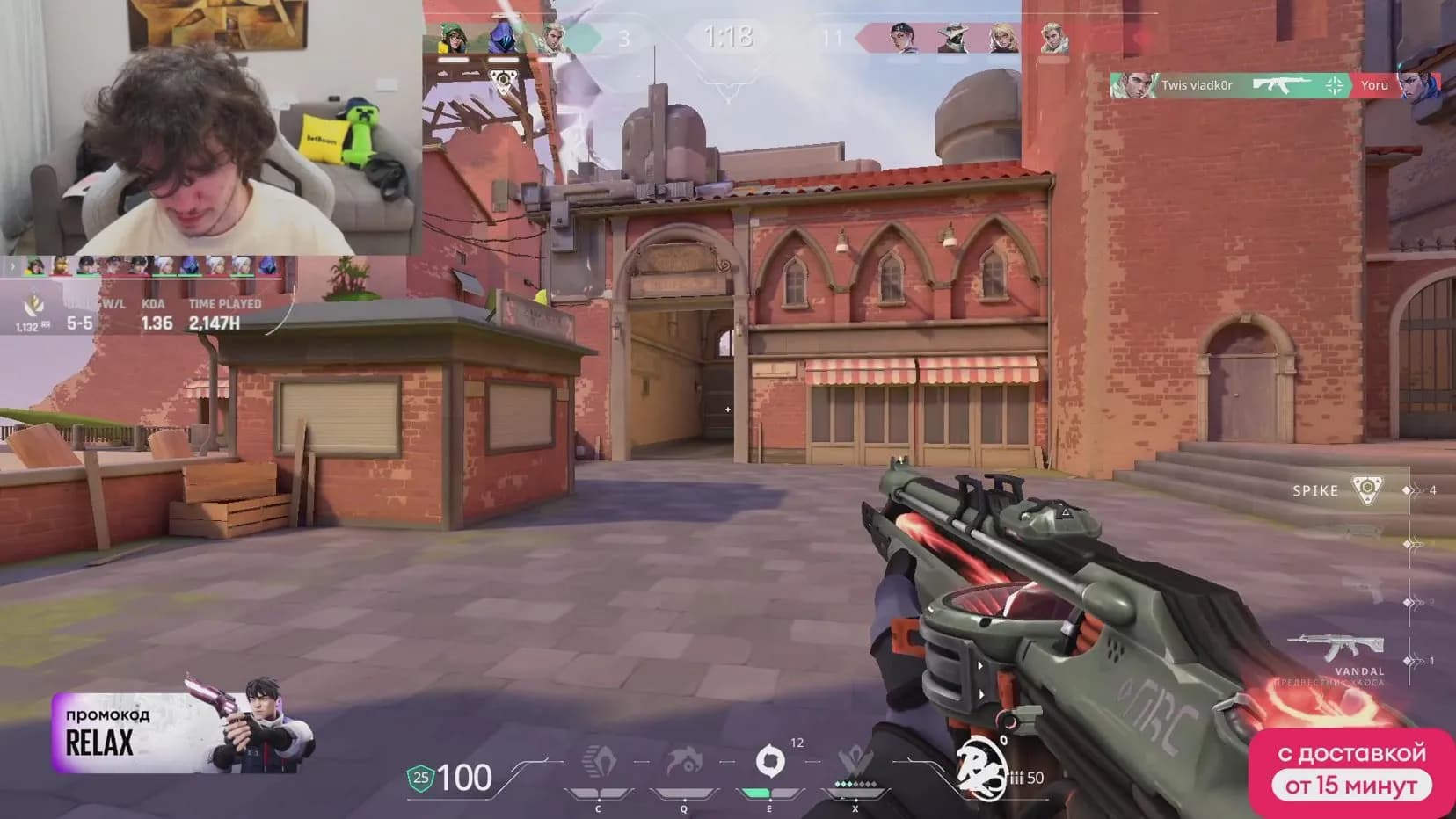This screenshot has width=1456, height=819.
Task: Trigger the circular arrows E ability
Action: point(769,761)
